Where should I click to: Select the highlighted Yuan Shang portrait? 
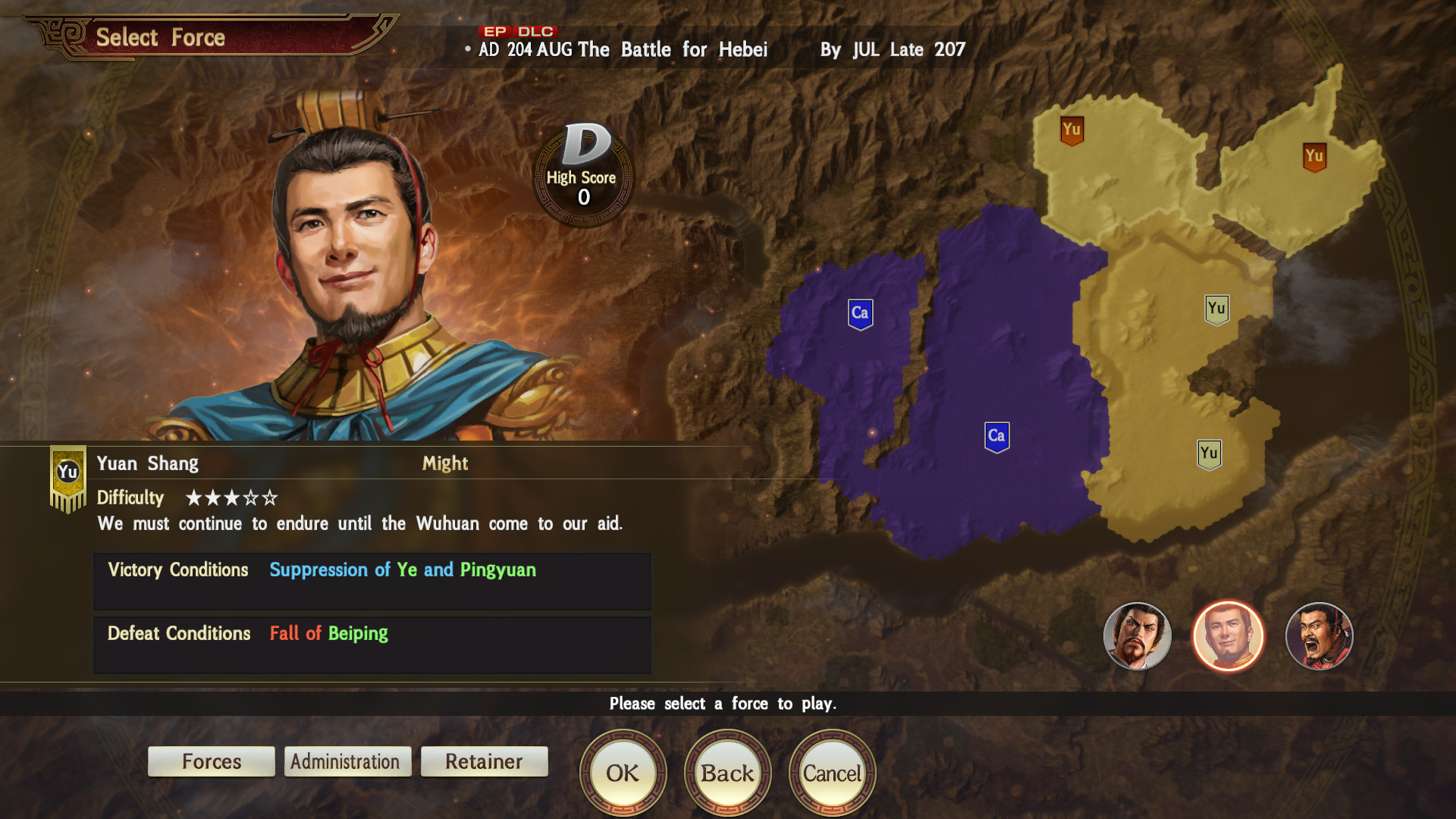pyautogui.click(x=1228, y=637)
